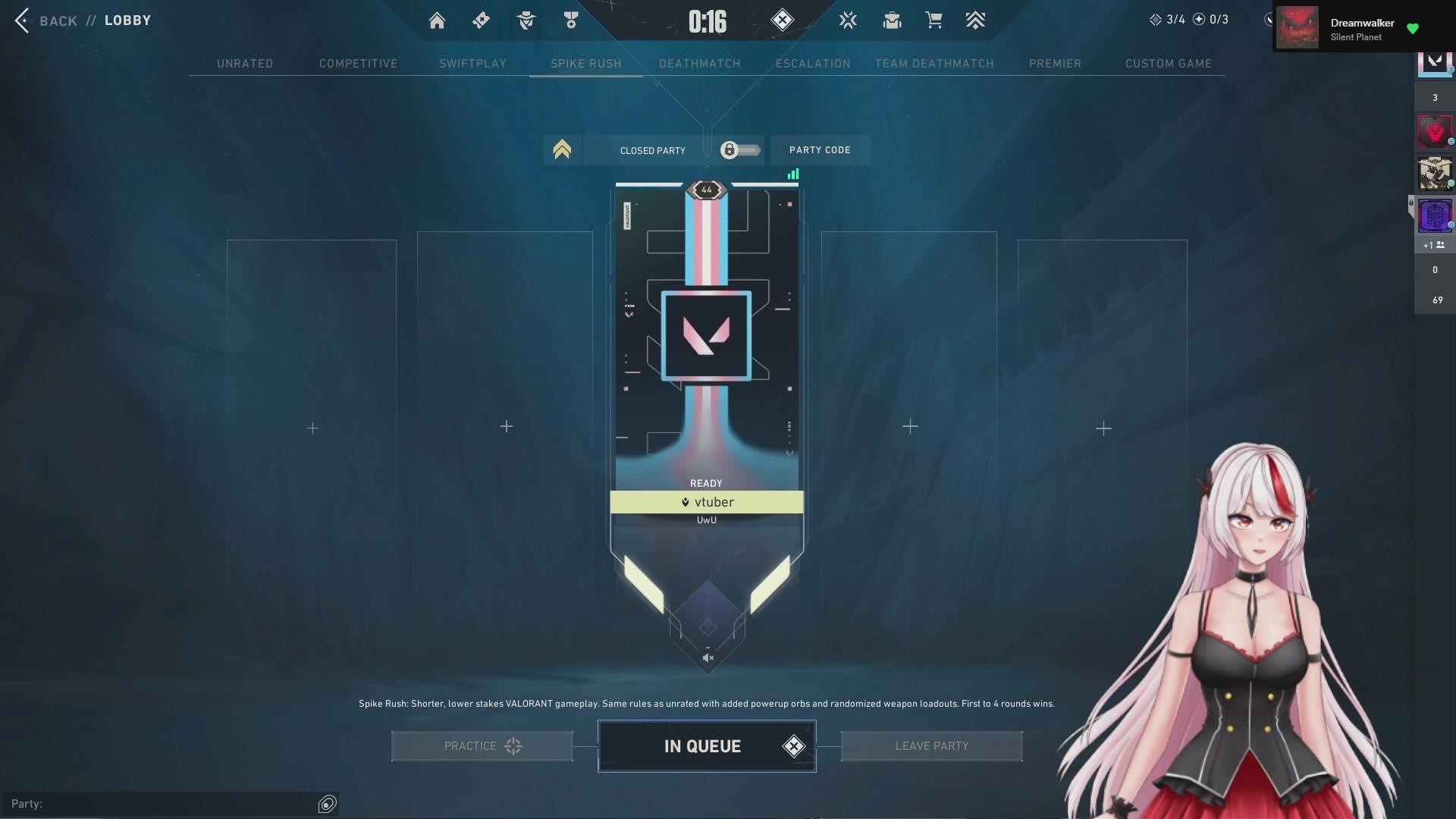1456x819 pixels.
Task: Select the Deathmatch mode tab
Action: coord(699,64)
